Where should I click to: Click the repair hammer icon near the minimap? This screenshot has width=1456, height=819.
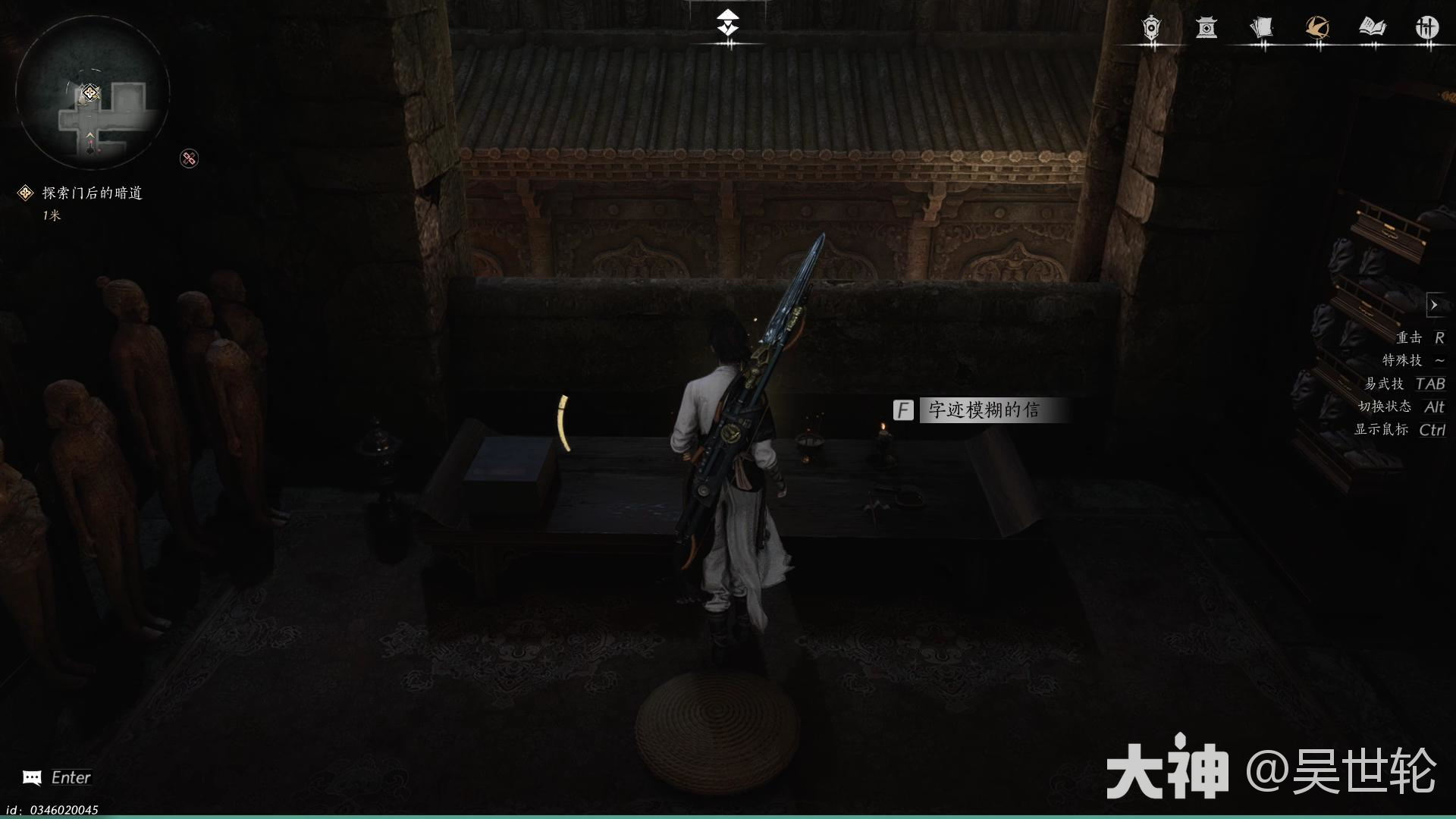click(190, 158)
